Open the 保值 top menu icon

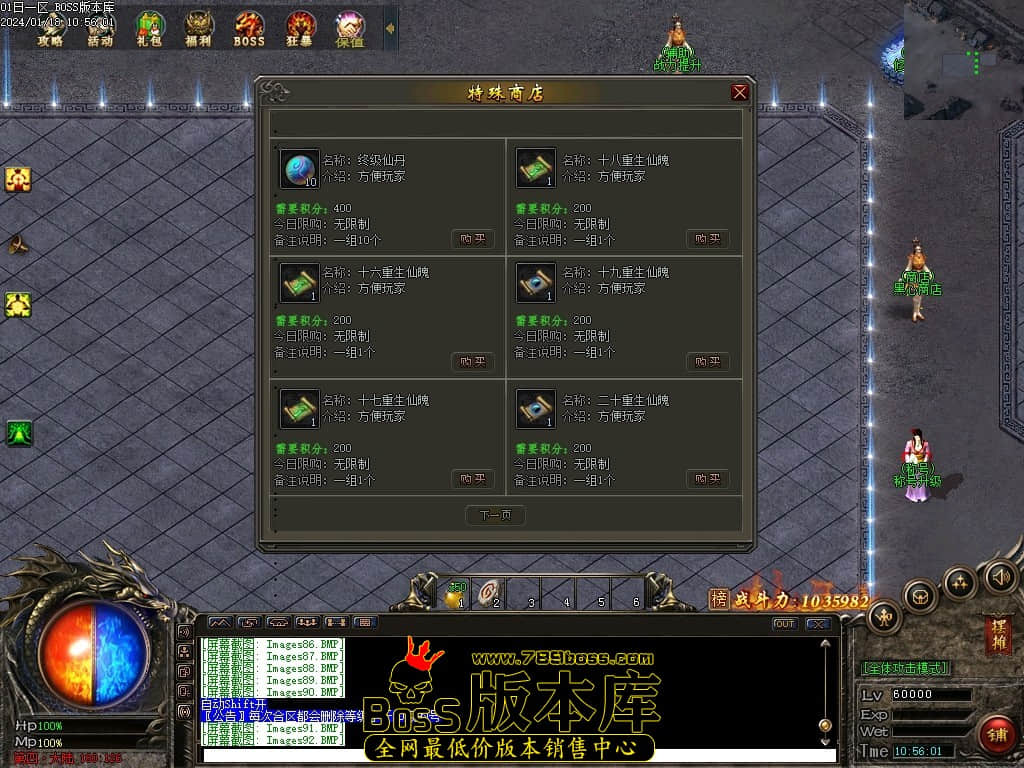pos(350,29)
